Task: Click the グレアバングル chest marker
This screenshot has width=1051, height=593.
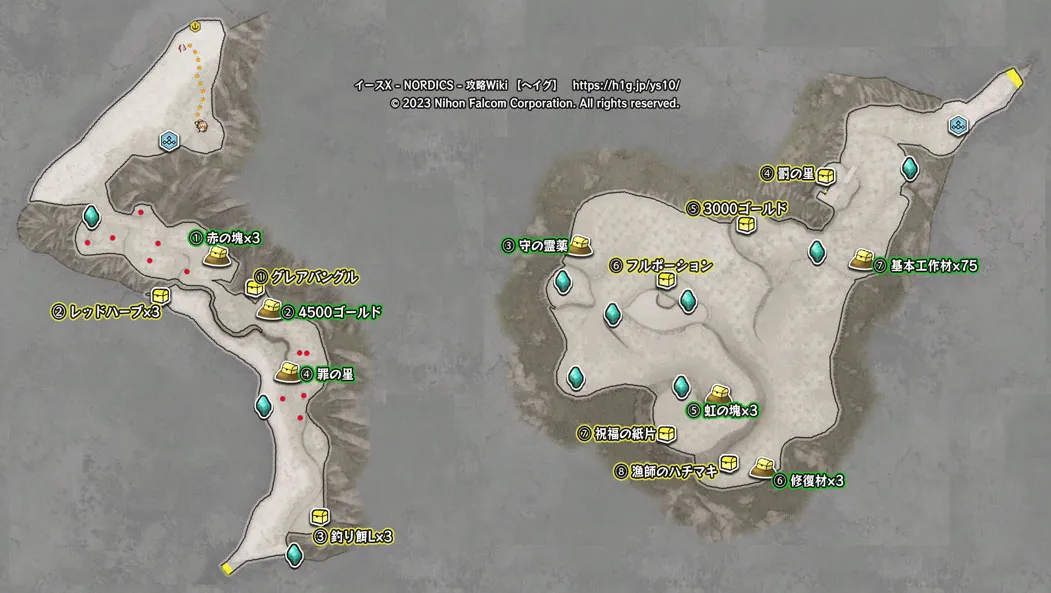Action: 255,288
